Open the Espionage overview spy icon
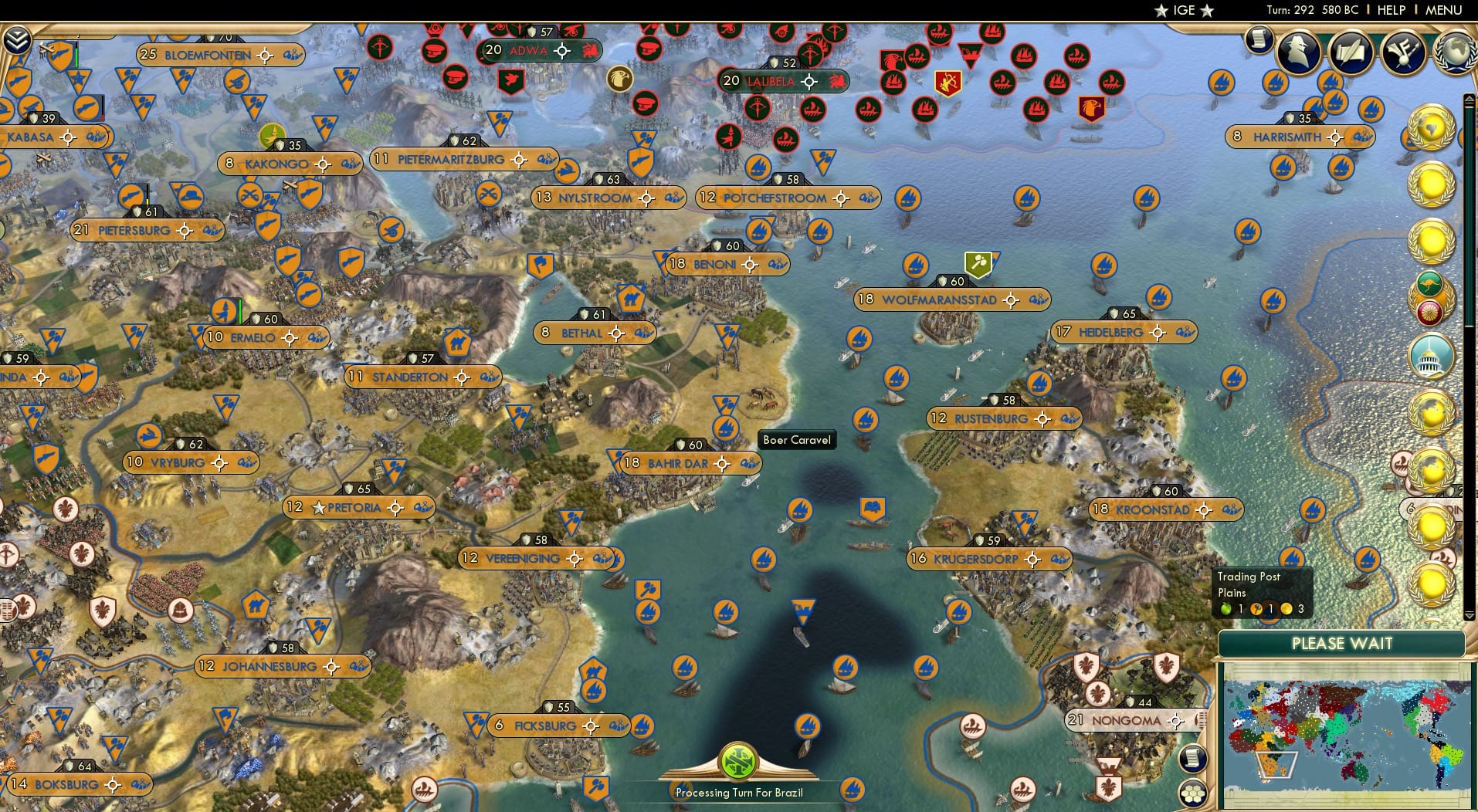 [x=1299, y=52]
